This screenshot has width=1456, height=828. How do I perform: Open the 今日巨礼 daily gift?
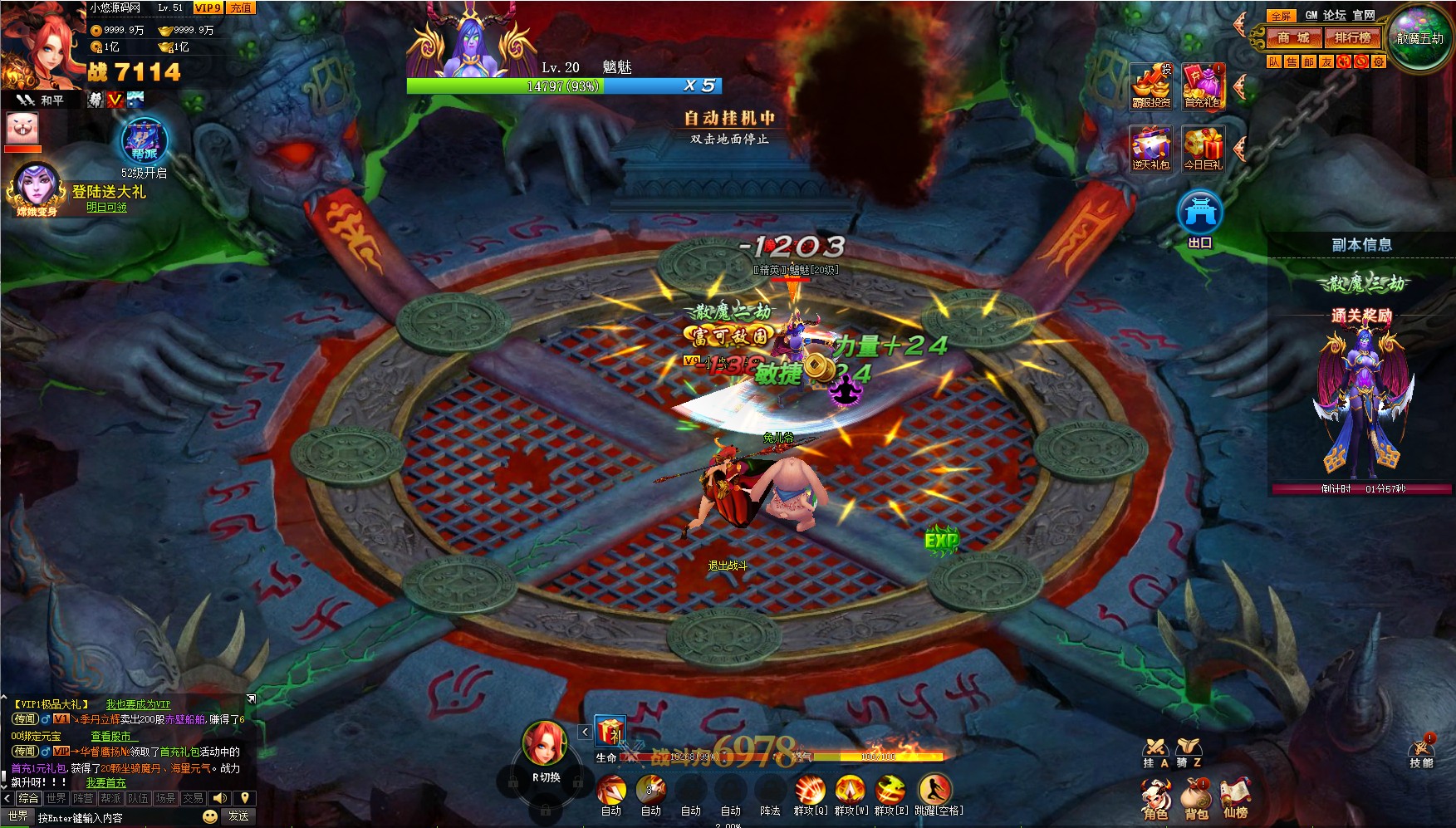[1204, 148]
